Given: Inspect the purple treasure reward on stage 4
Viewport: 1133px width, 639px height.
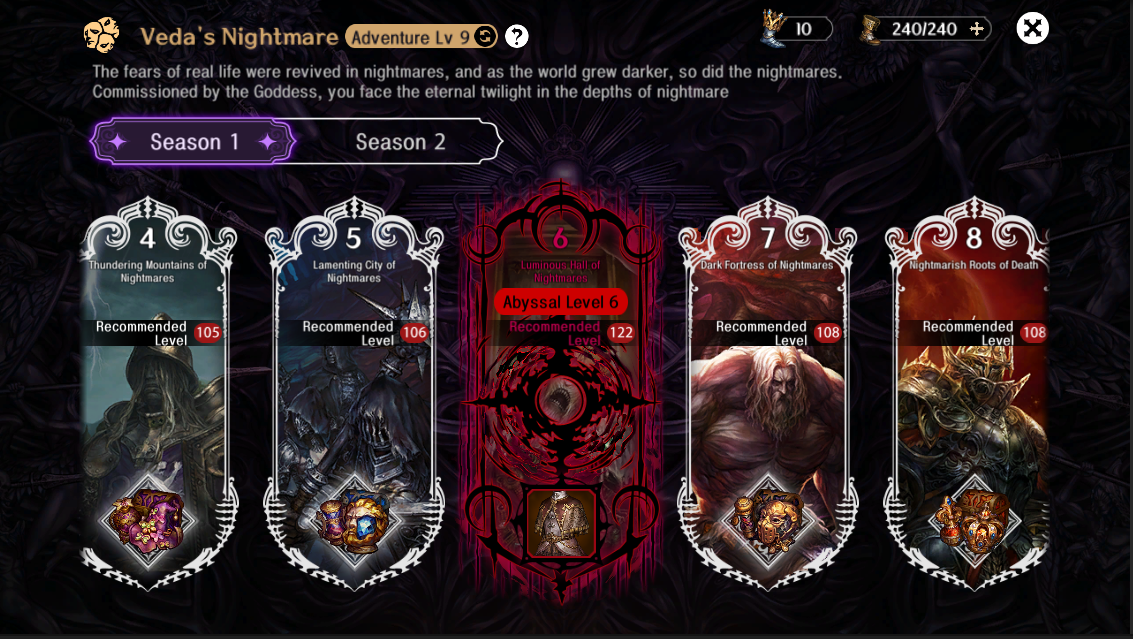Looking at the screenshot, I should click(x=149, y=519).
